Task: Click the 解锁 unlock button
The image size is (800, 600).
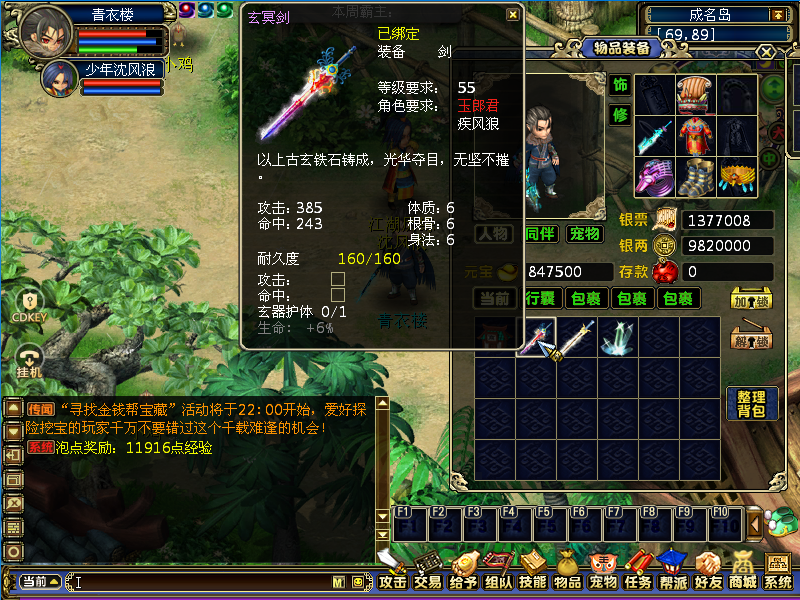Action: (751, 340)
